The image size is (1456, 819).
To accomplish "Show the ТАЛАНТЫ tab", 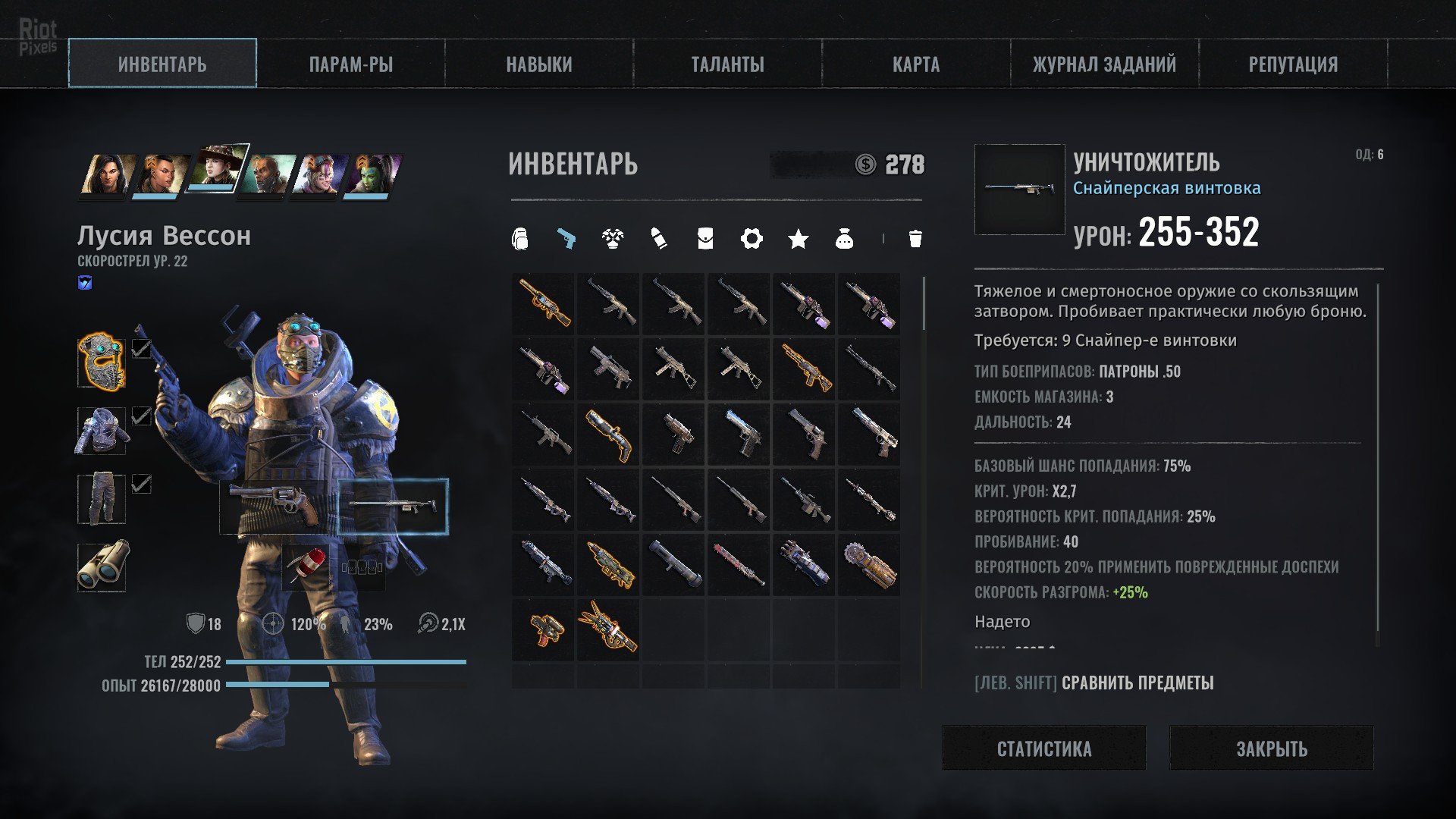I will pyautogui.click(x=727, y=64).
